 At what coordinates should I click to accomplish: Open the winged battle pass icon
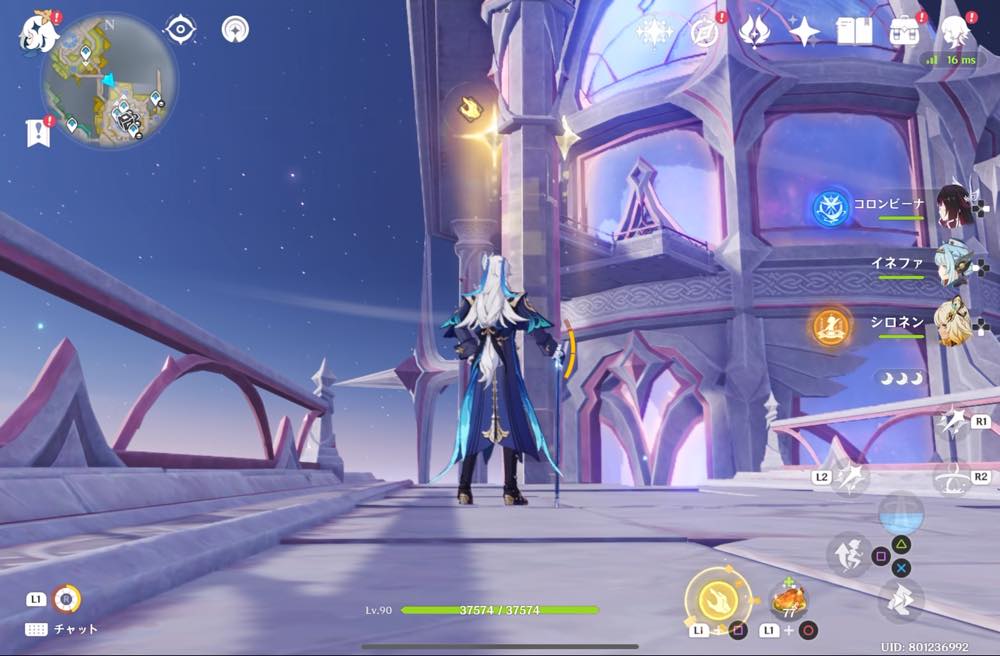click(x=753, y=32)
